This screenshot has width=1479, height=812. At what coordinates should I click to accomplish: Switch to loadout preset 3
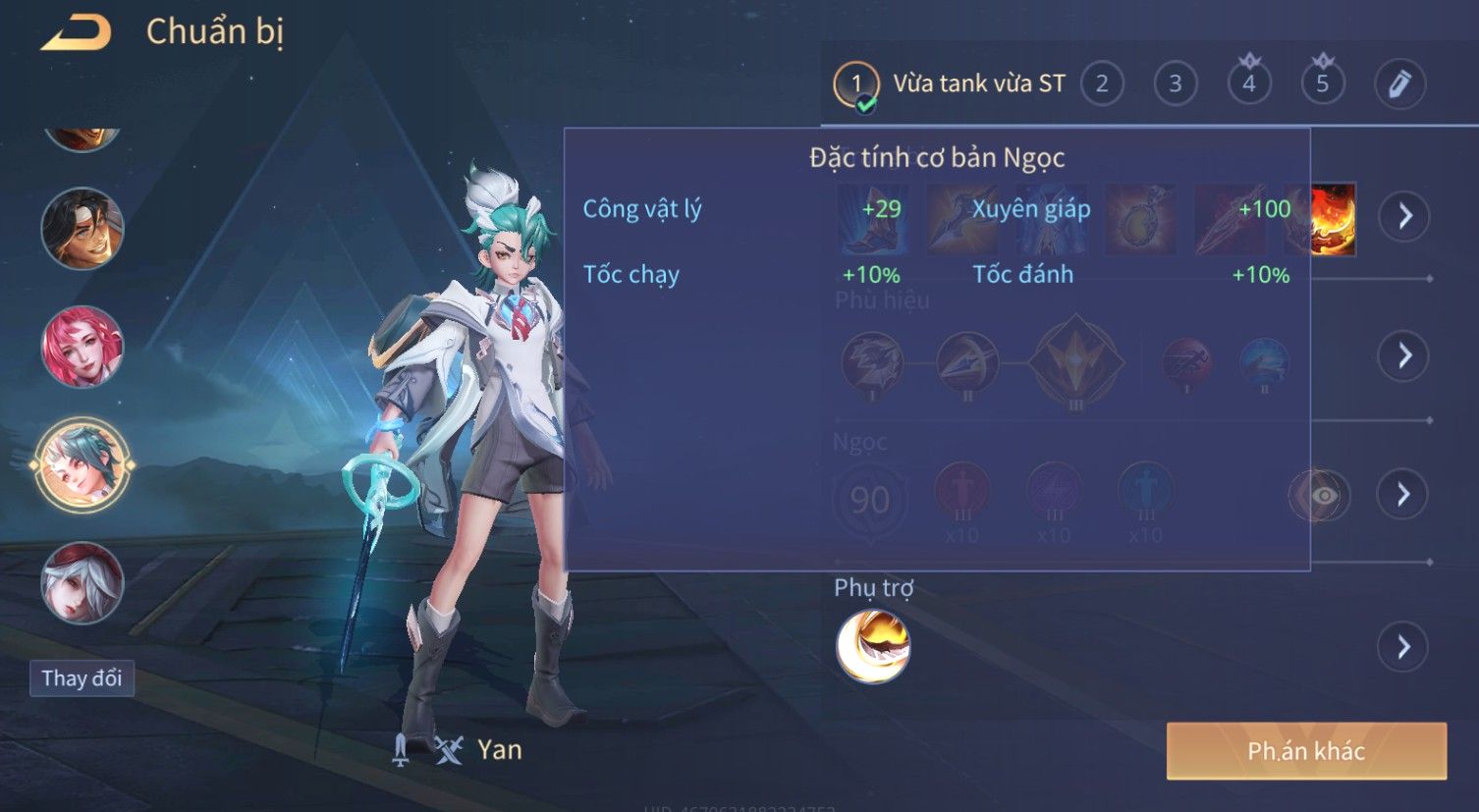coord(1176,84)
